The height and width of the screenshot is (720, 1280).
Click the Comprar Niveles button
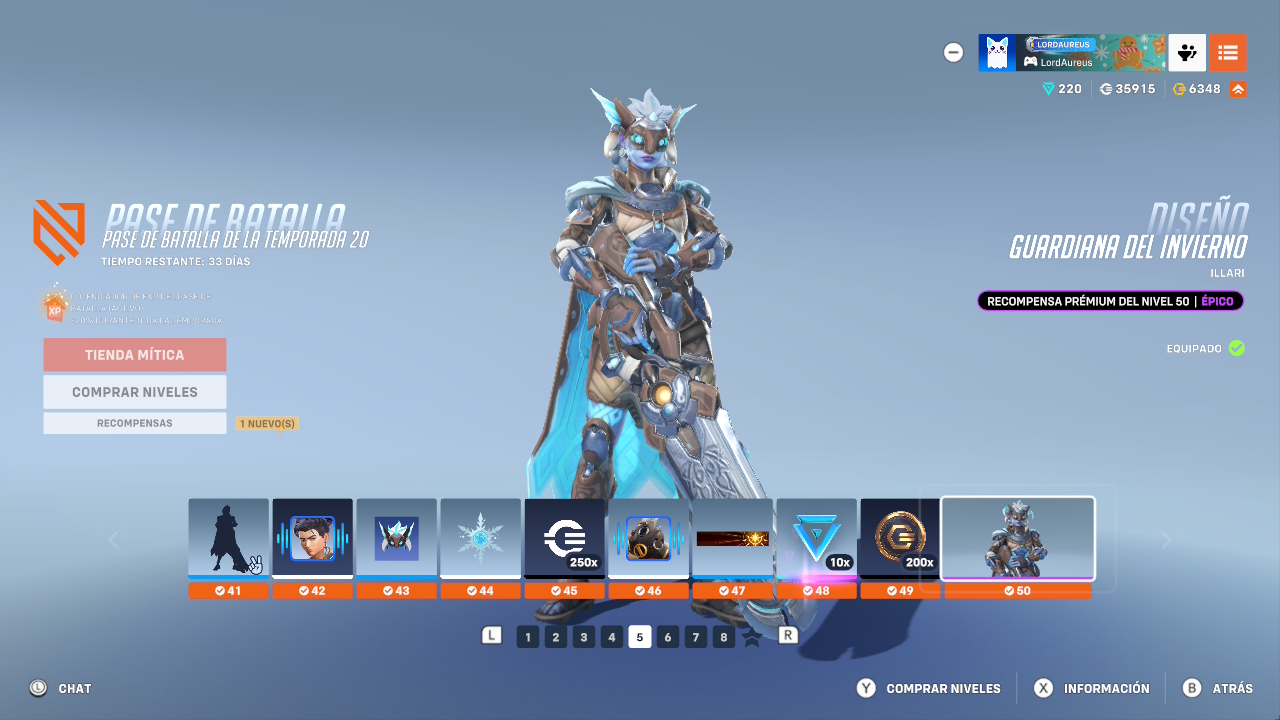(x=134, y=391)
